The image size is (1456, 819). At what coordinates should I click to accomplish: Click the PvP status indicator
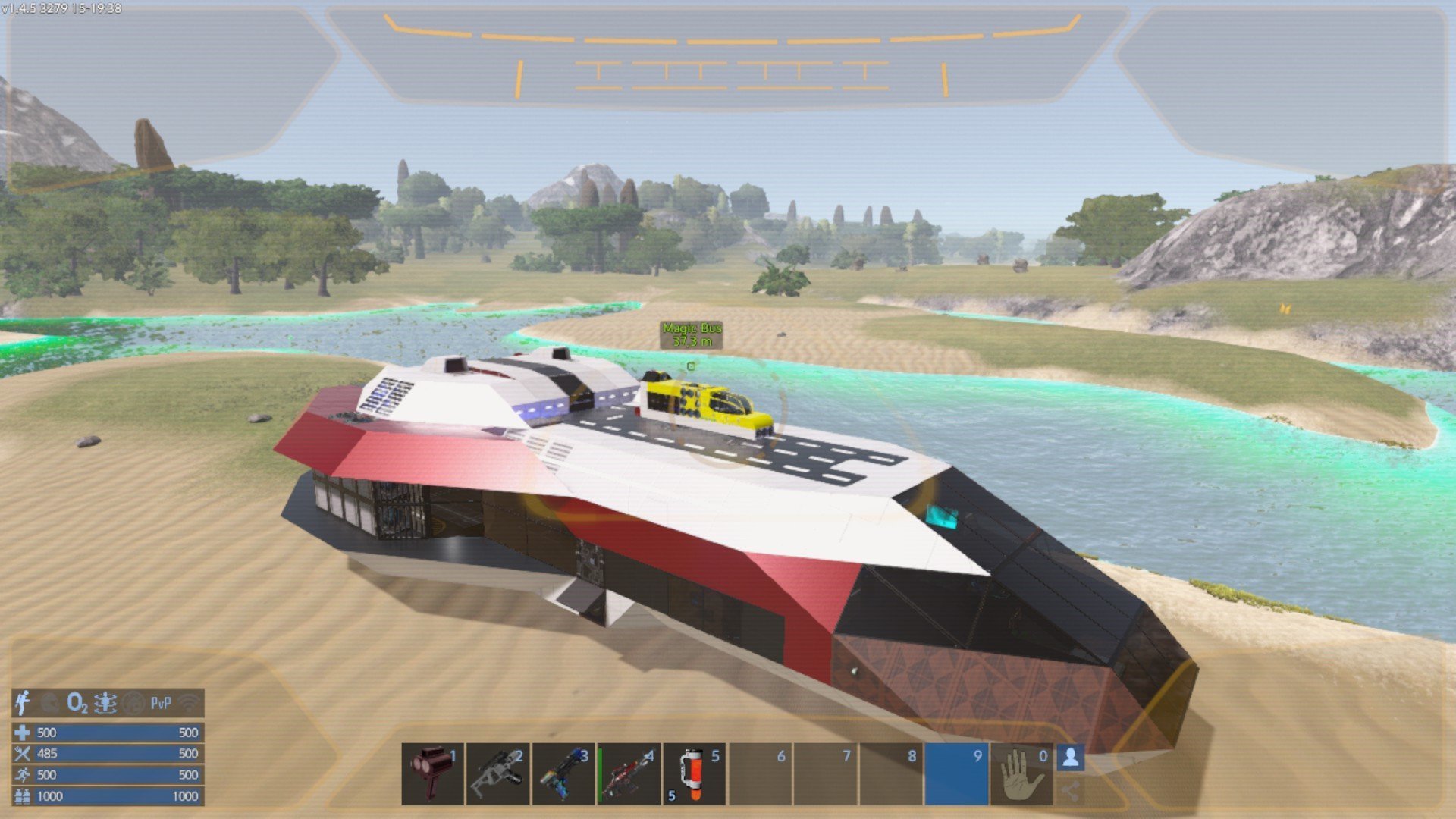(161, 703)
